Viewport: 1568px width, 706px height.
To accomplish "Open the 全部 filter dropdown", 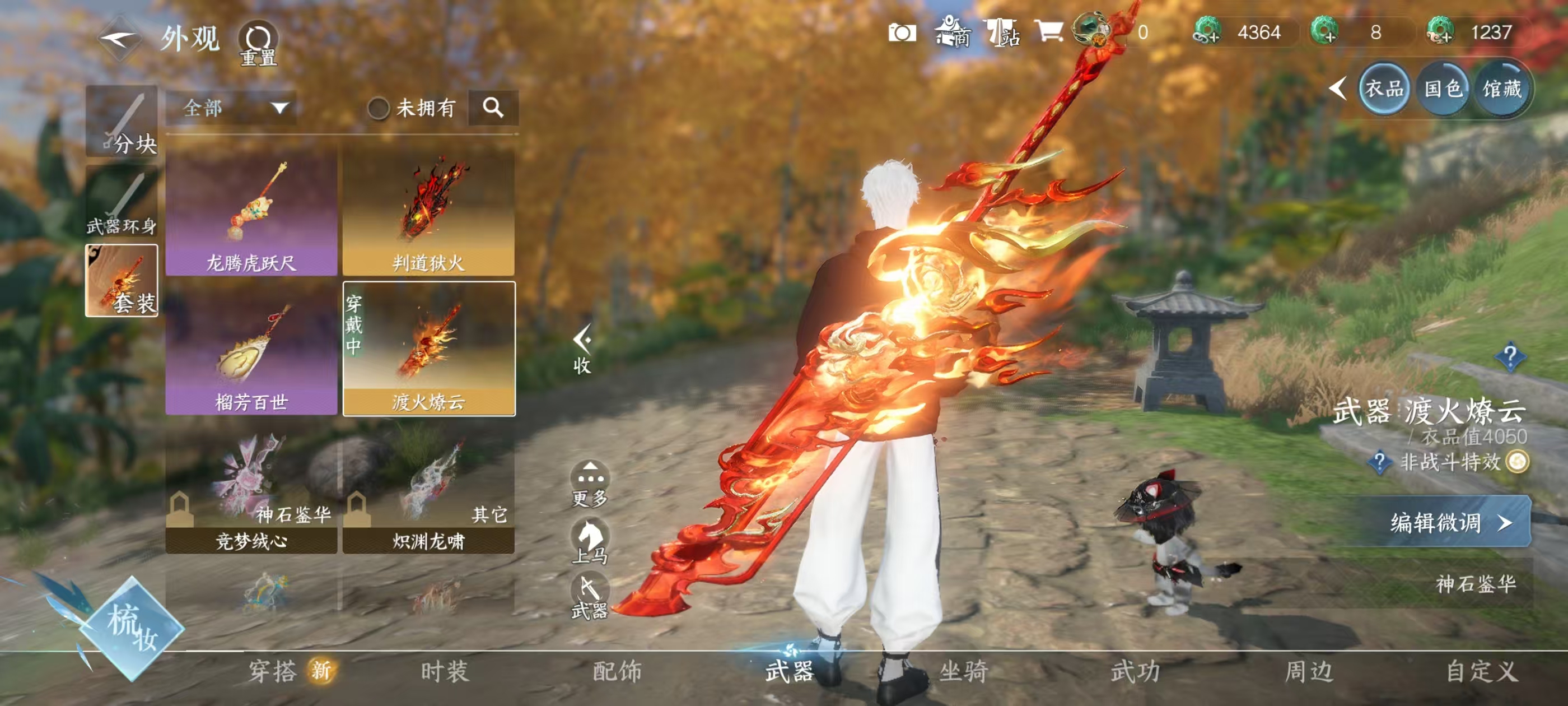I will tap(234, 109).
